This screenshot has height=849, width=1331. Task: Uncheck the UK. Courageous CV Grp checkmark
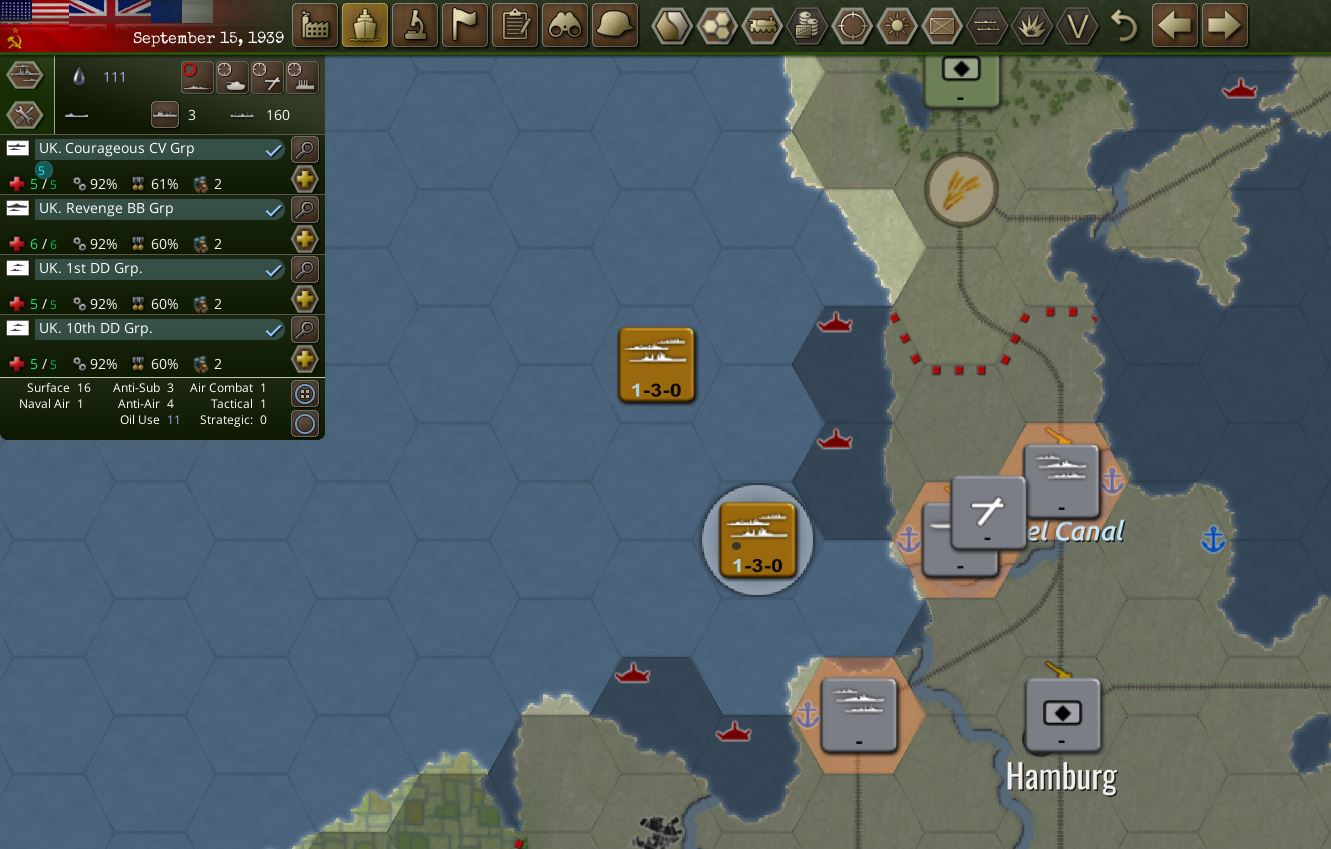[x=272, y=149]
